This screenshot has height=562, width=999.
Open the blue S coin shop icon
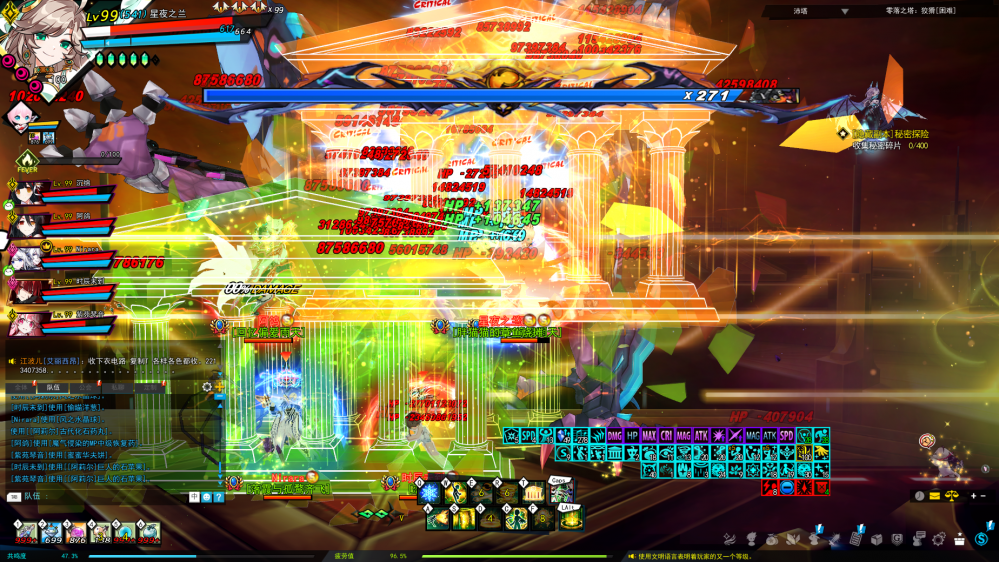coord(982,540)
